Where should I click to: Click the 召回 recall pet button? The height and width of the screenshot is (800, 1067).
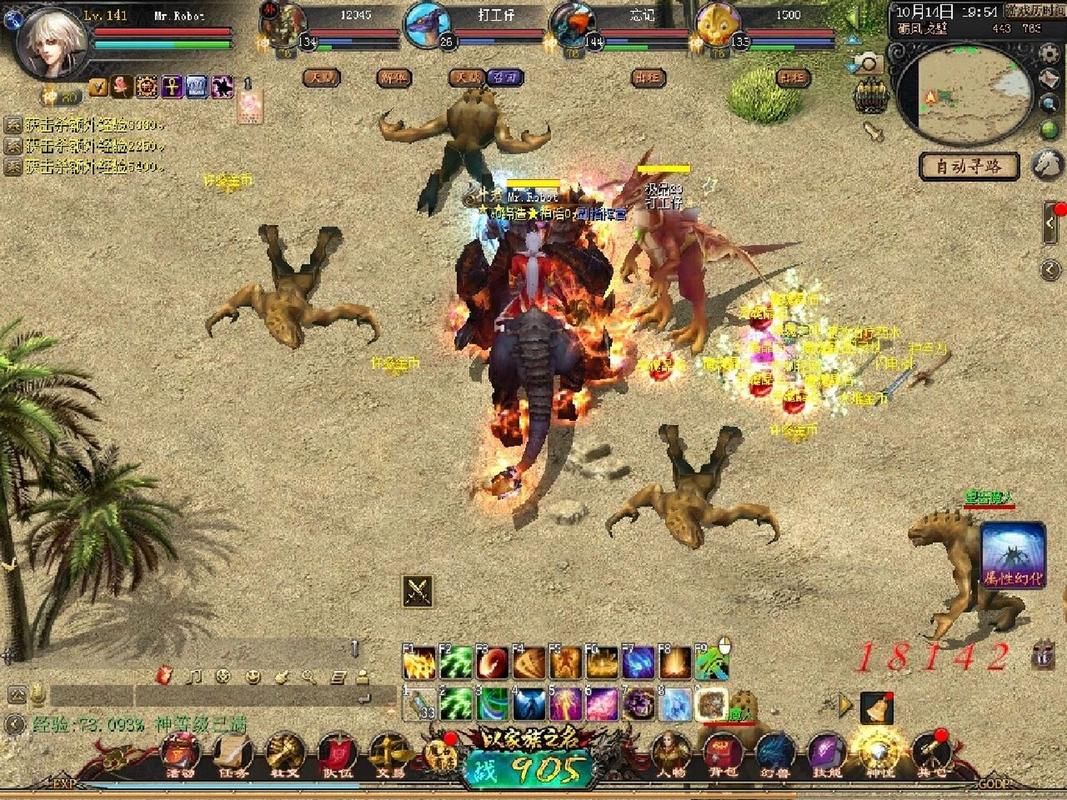502,77
